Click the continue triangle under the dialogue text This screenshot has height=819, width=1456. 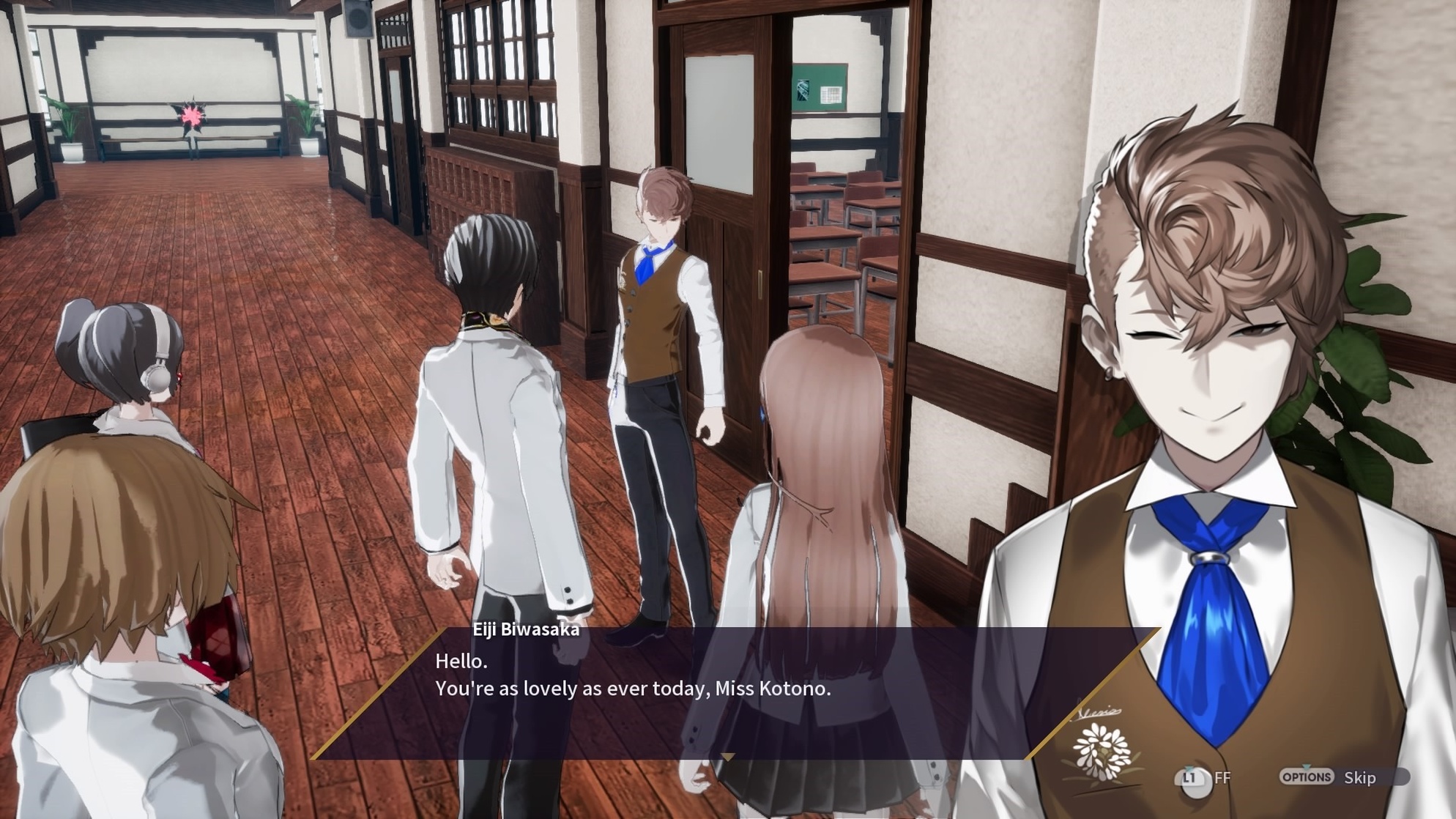pyautogui.click(x=728, y=756)
